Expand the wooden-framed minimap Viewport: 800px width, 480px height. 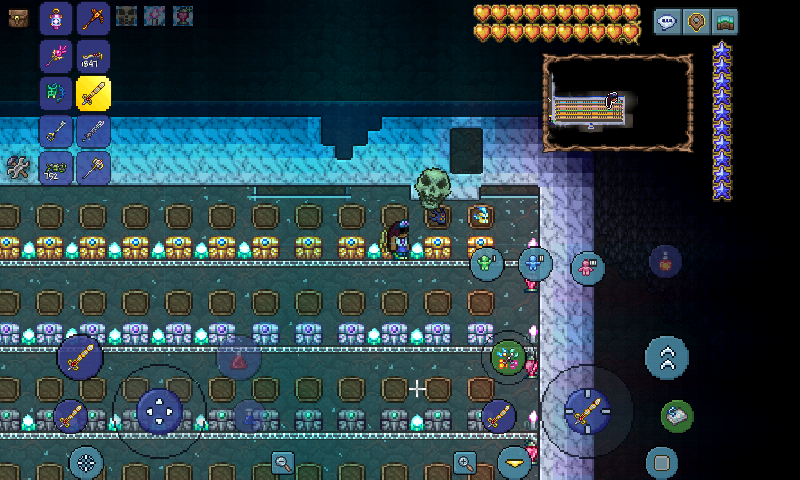click(x=618, y=103)
